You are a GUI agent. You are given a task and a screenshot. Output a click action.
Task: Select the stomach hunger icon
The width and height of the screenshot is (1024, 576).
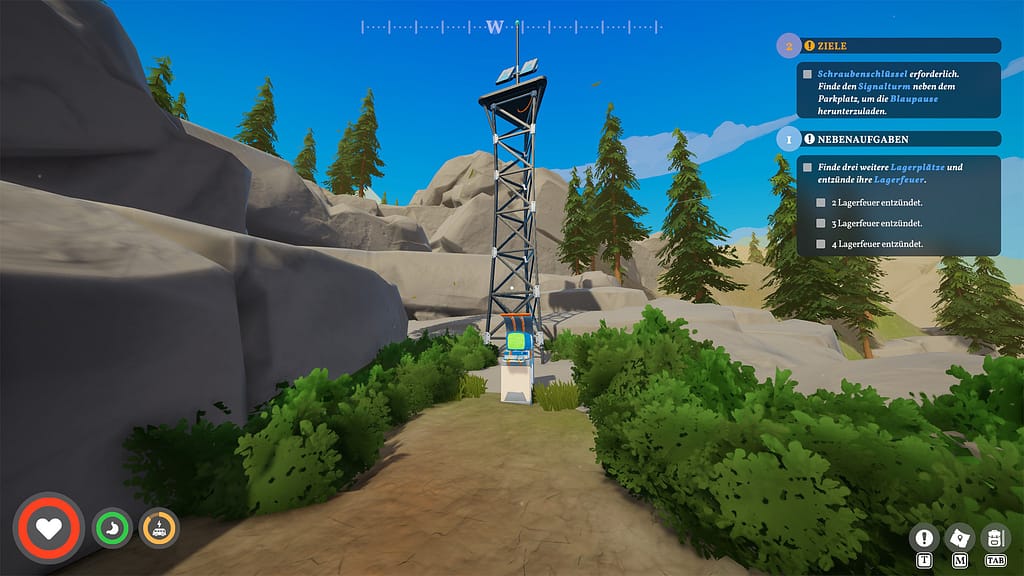112,527
